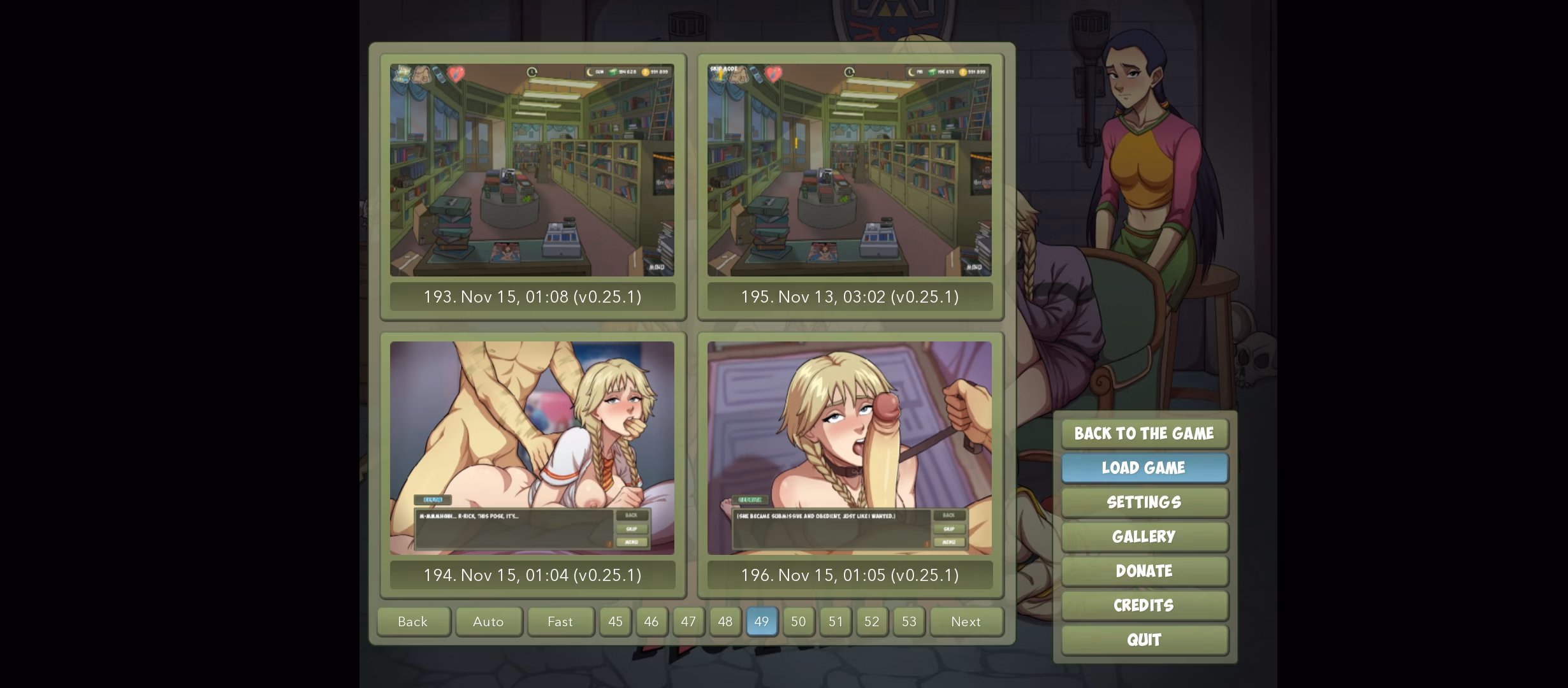Return with Back to the Game button
The width and height of the screenshot is (1568, 688).
[x=1144, y=434]
